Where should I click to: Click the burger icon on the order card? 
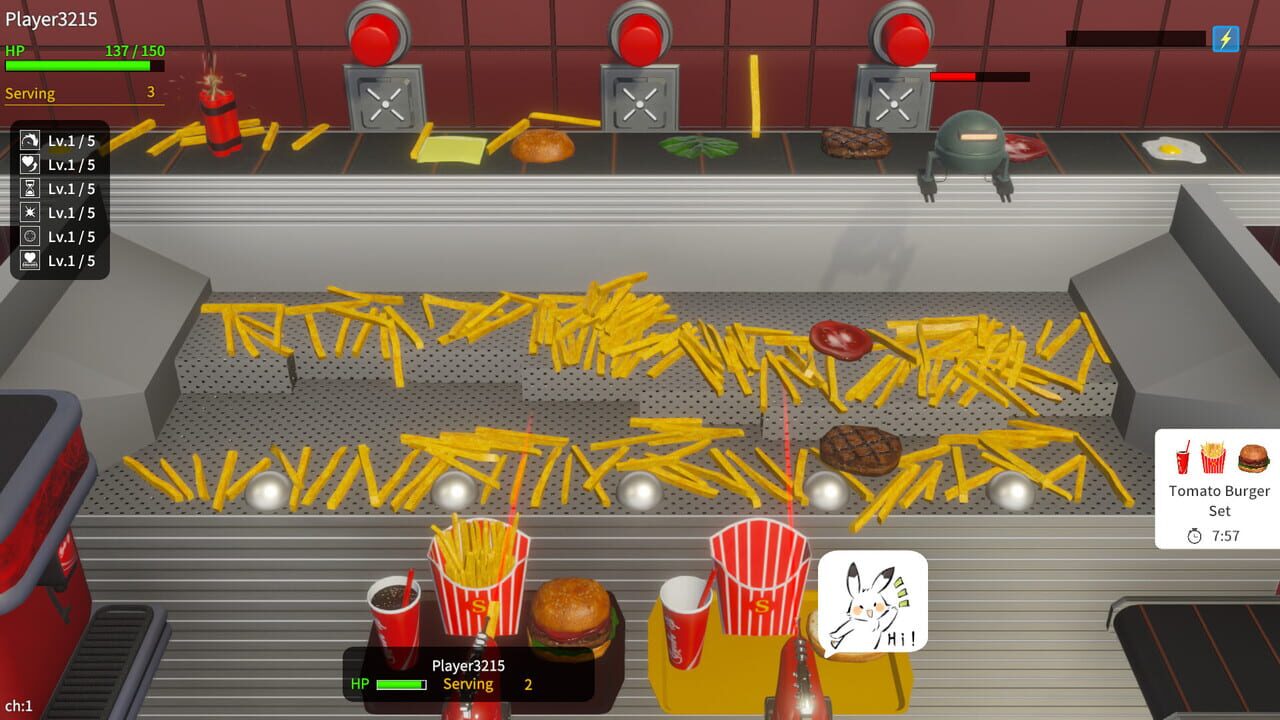pos(1252,458)
